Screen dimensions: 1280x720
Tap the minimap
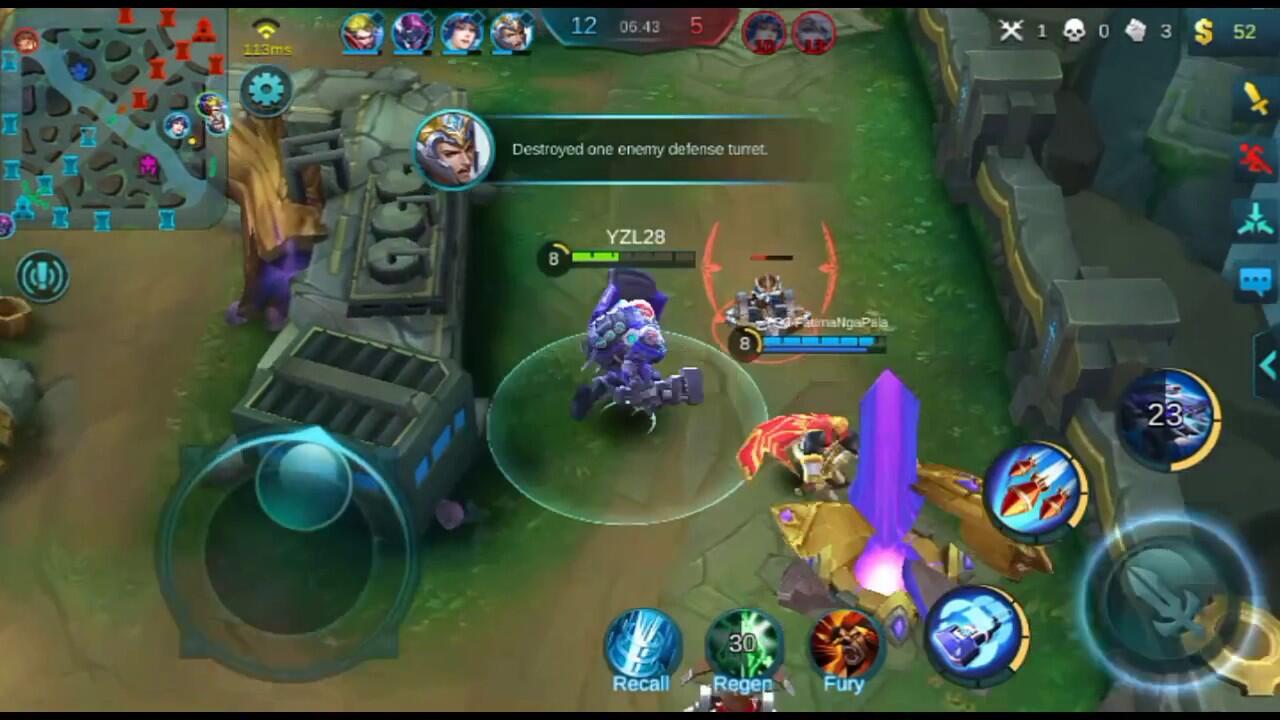coord(113,116)
